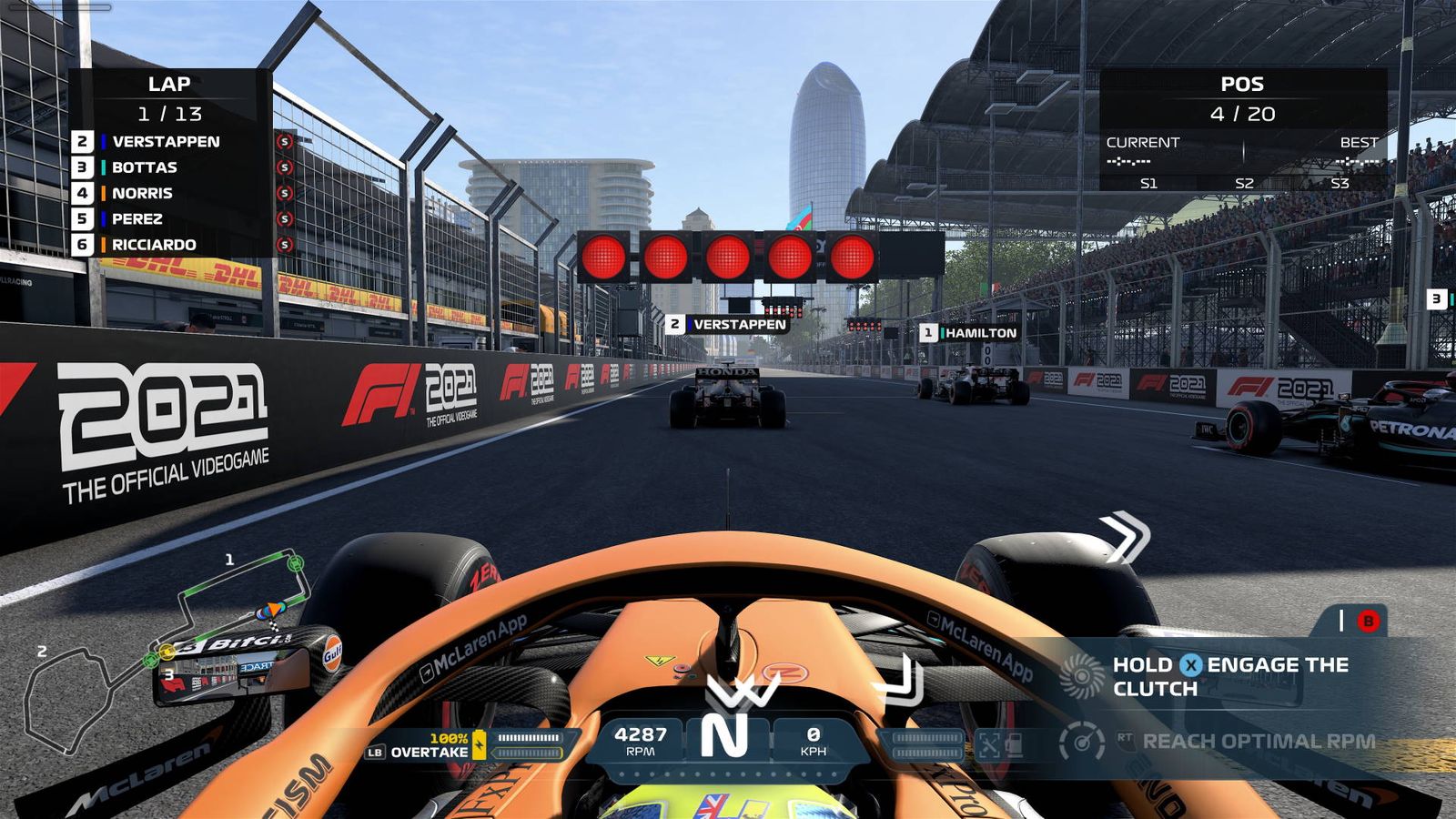This screenshot has width=1456, height=819.
Task: Expand VERSTAPPEN's position nameplate above his car
Action: click(x=728, y=323)
